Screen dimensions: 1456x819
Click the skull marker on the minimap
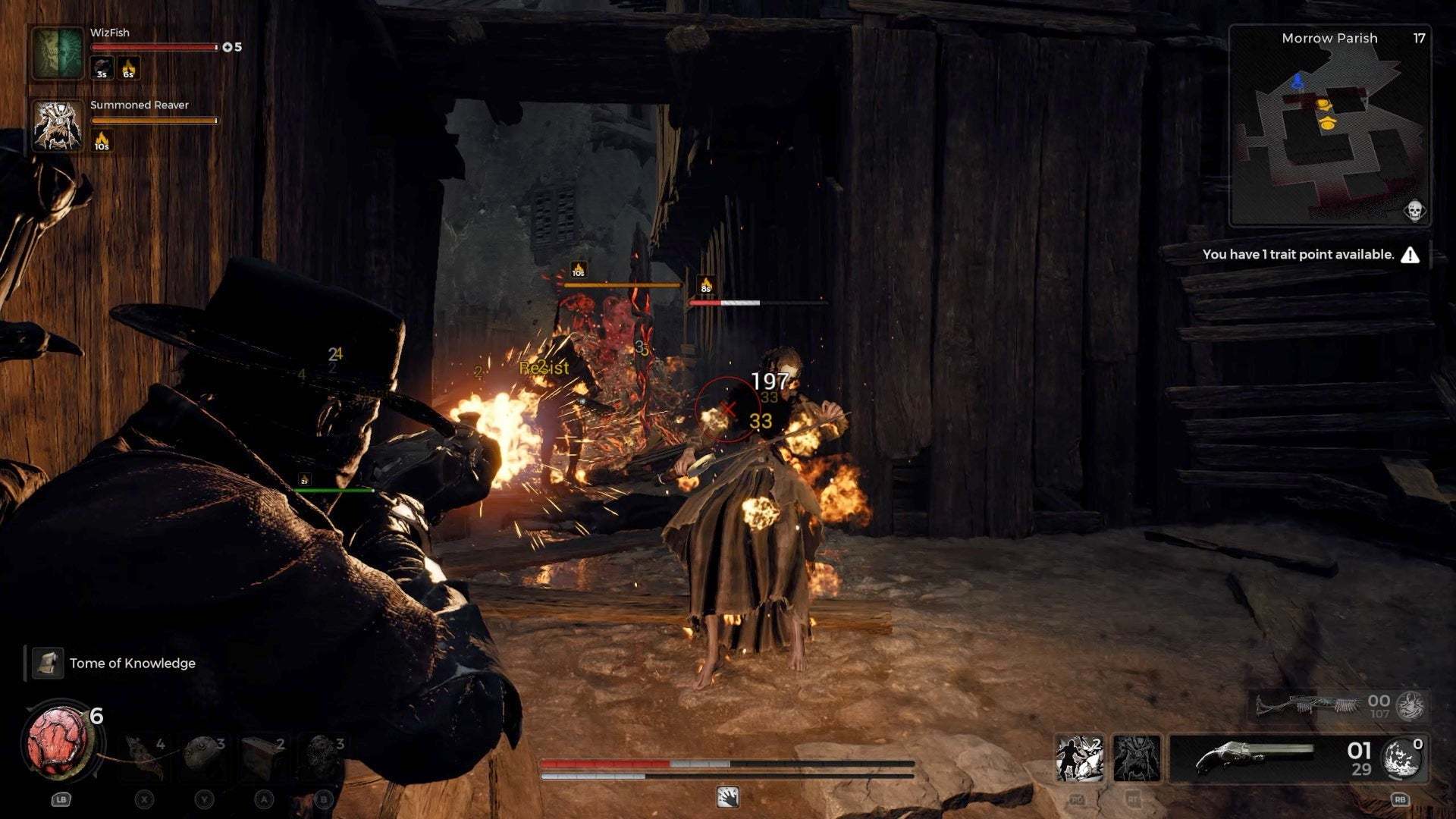click(x=1414, y=210)
